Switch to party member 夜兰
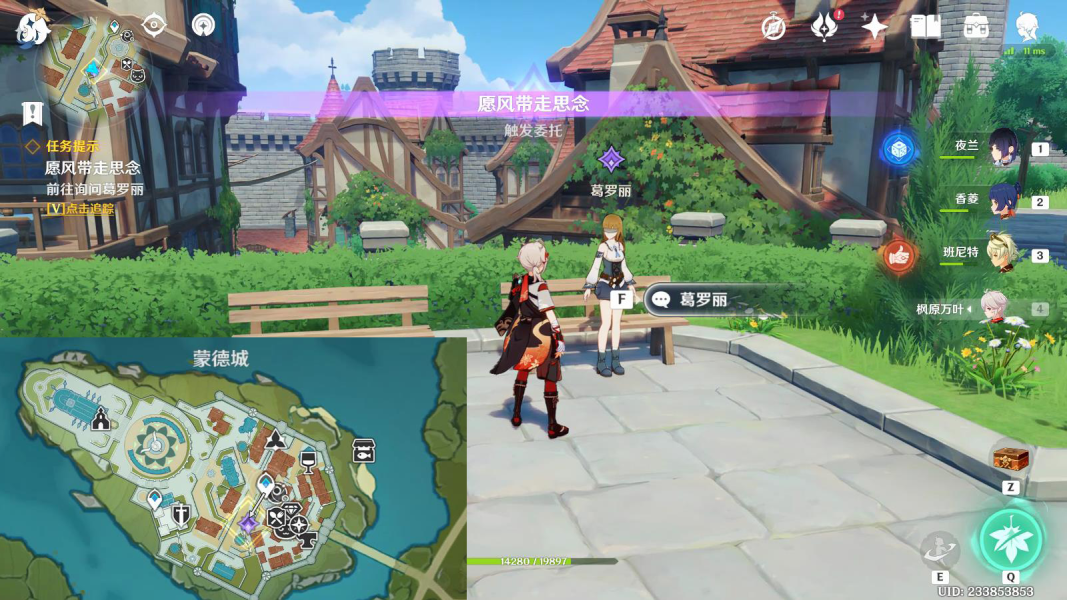Image resolution: width=1067 pixels, height=600 pixels. coord(1001,147)
